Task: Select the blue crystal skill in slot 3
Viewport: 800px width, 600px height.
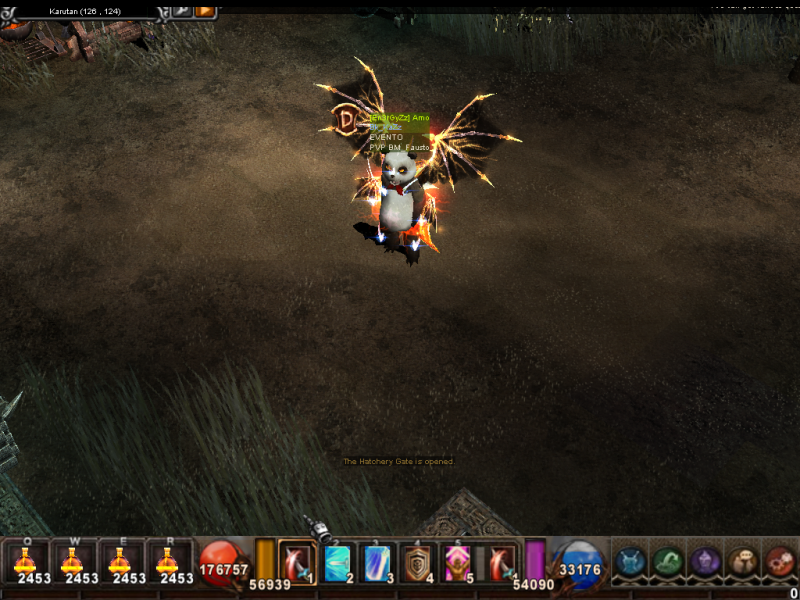Action: (377, 562)
